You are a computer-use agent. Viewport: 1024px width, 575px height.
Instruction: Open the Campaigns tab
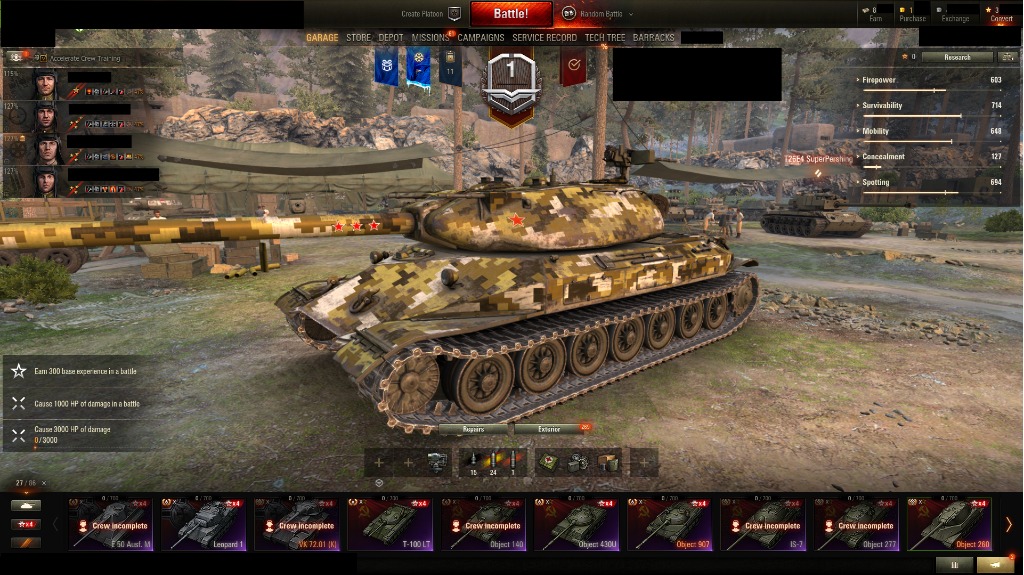[x=481, y=38]
